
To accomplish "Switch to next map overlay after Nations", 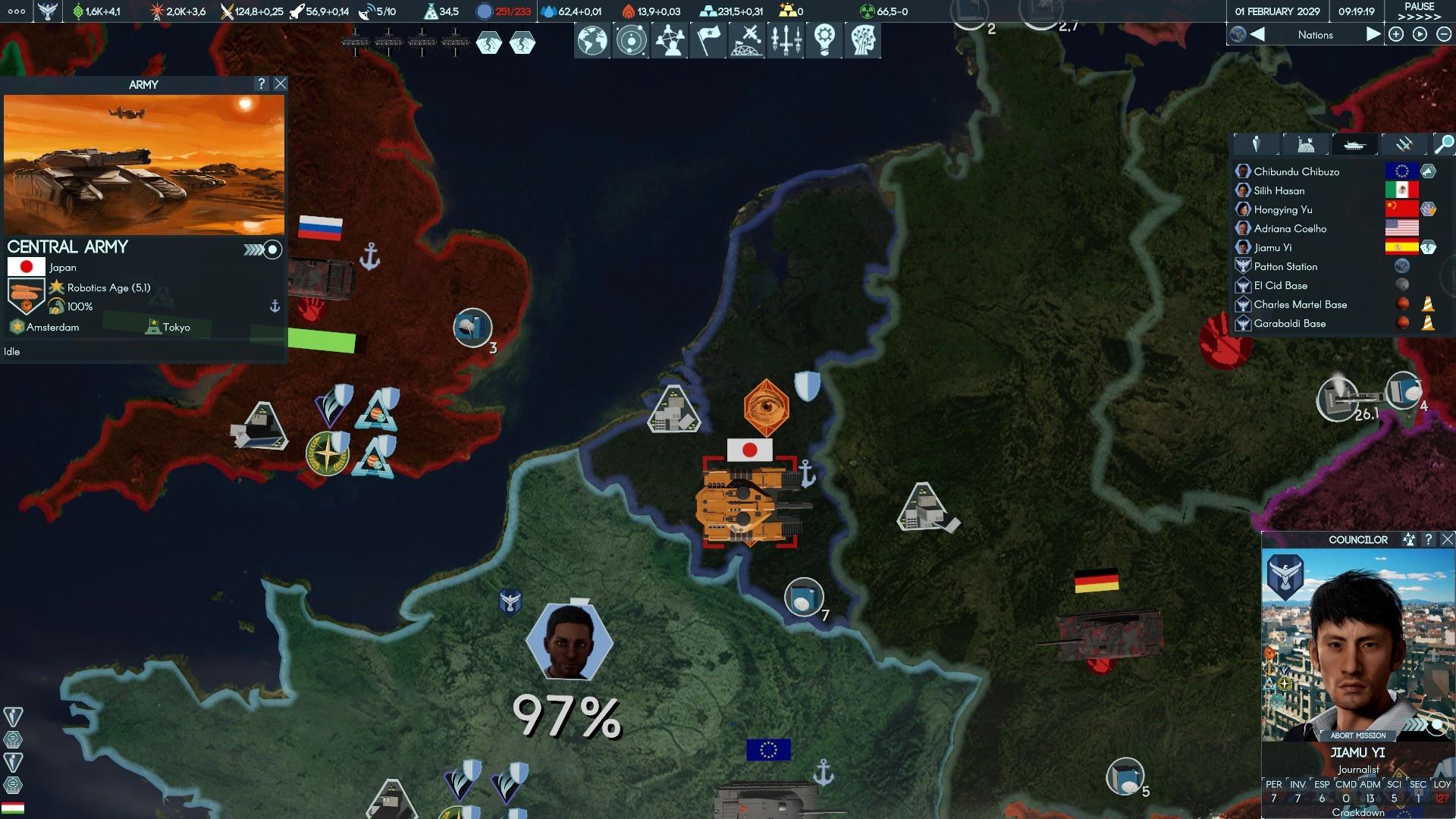I will (x=1373, y=35).
